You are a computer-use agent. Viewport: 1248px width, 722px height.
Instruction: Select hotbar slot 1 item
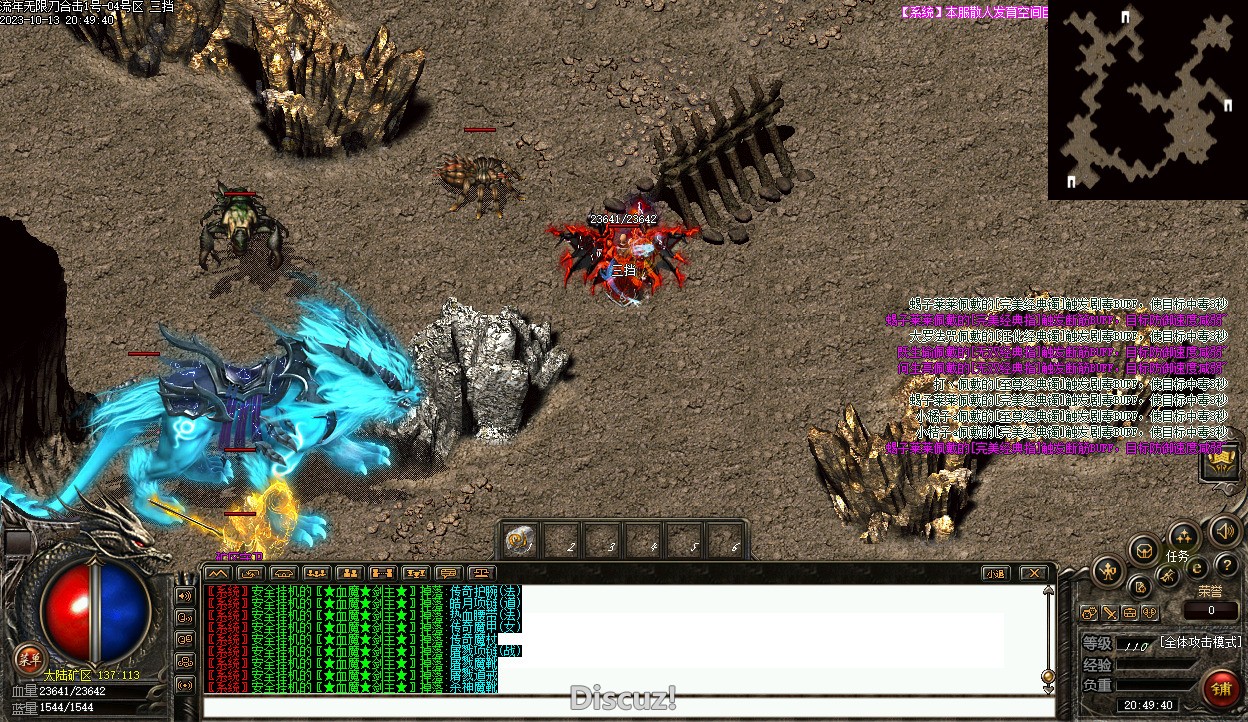pyautogui.click(x=519, y=541)
